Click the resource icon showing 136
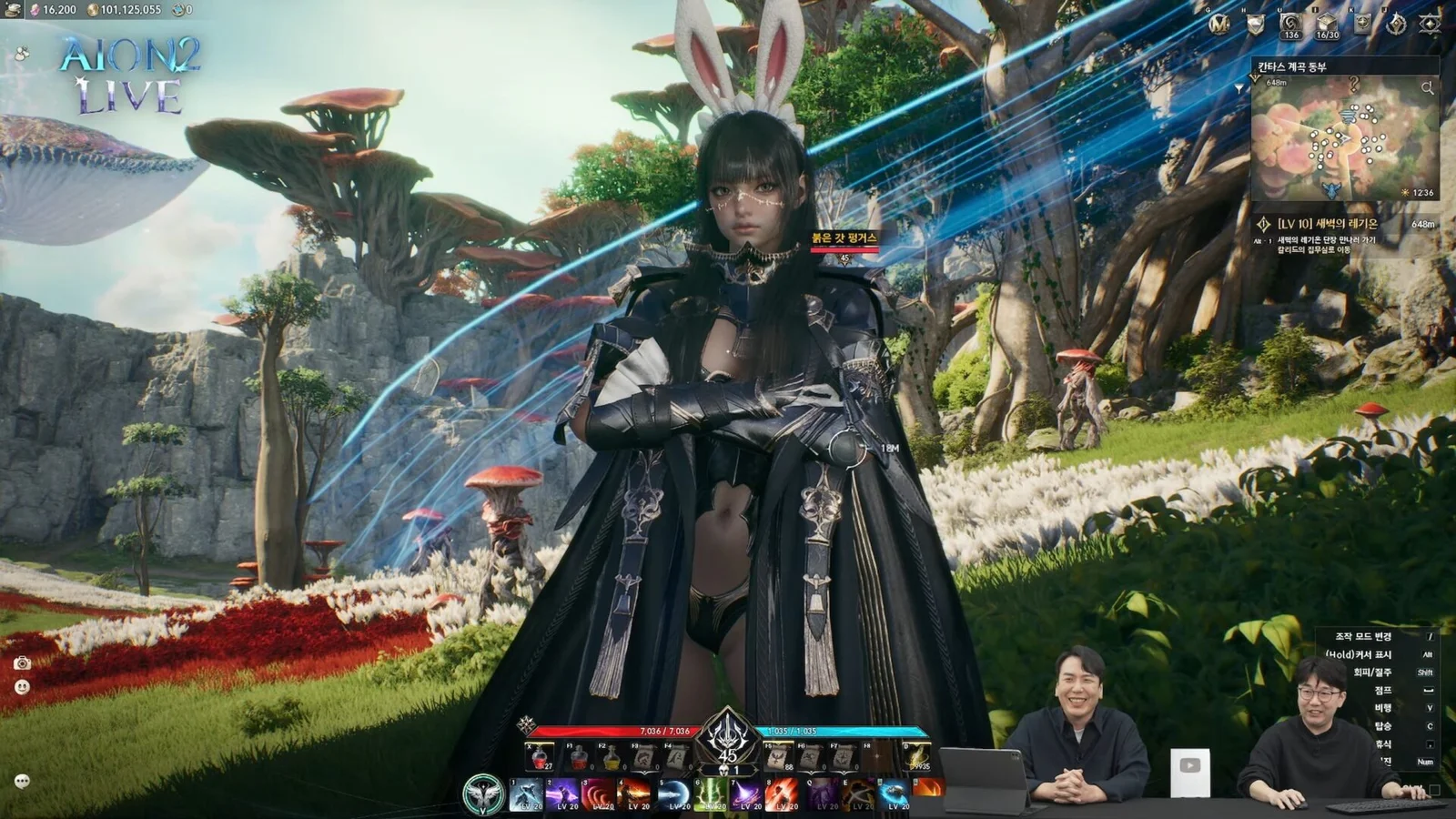This screenshot has width=1456, height=819. [x=1290, y=25]
